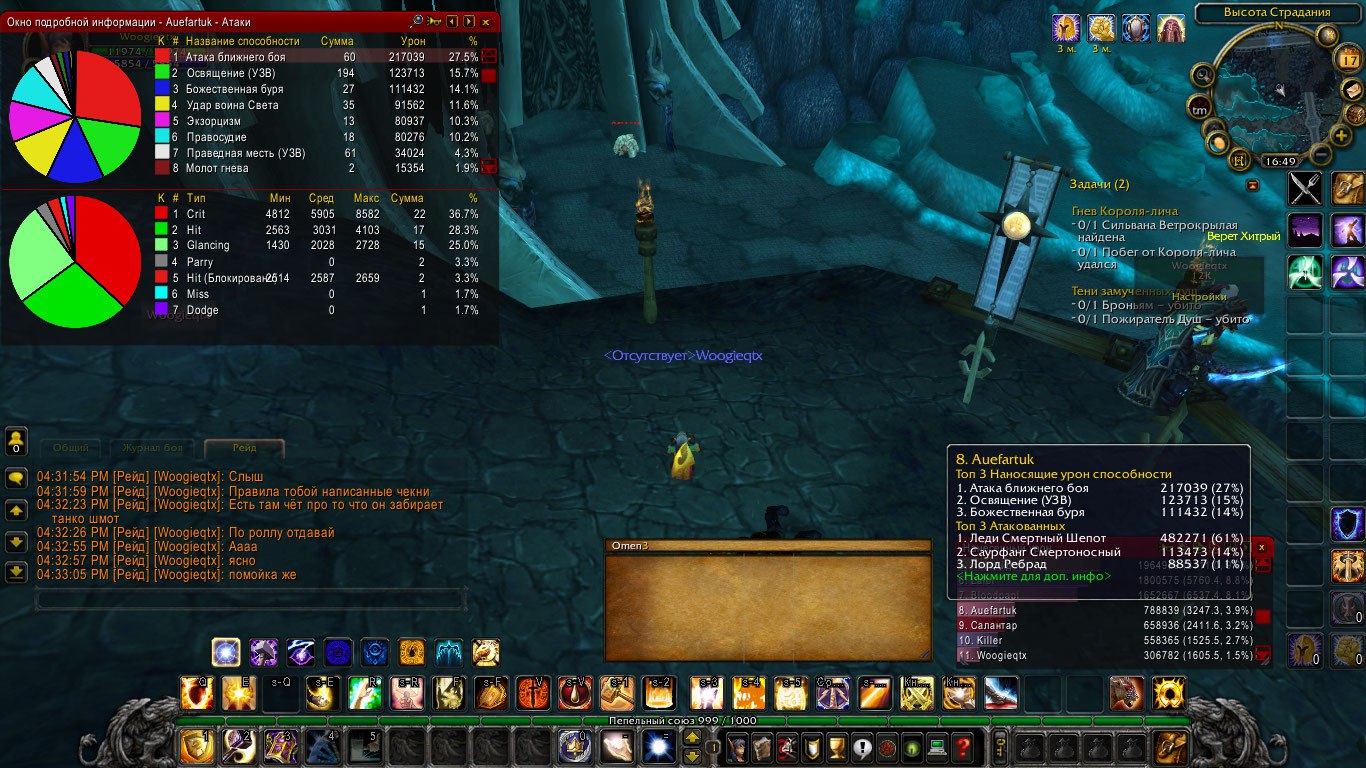Go to the next details page arrow
This screenshot has width=1366, height=768.
468,21
